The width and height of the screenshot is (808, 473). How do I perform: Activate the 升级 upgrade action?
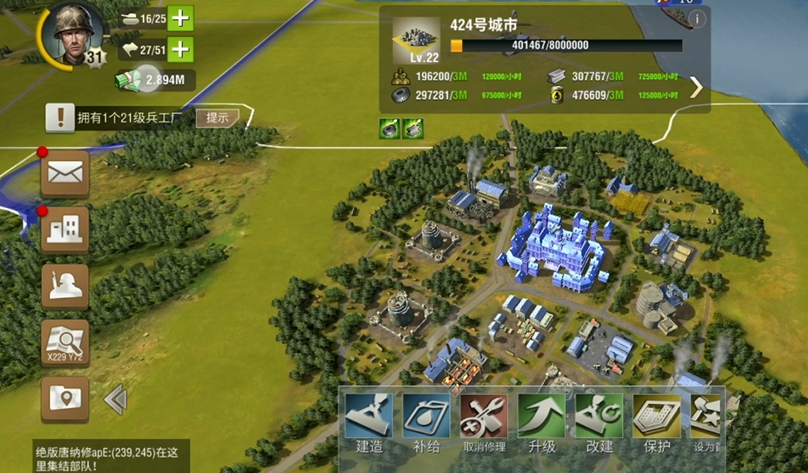tap(541, 422)
